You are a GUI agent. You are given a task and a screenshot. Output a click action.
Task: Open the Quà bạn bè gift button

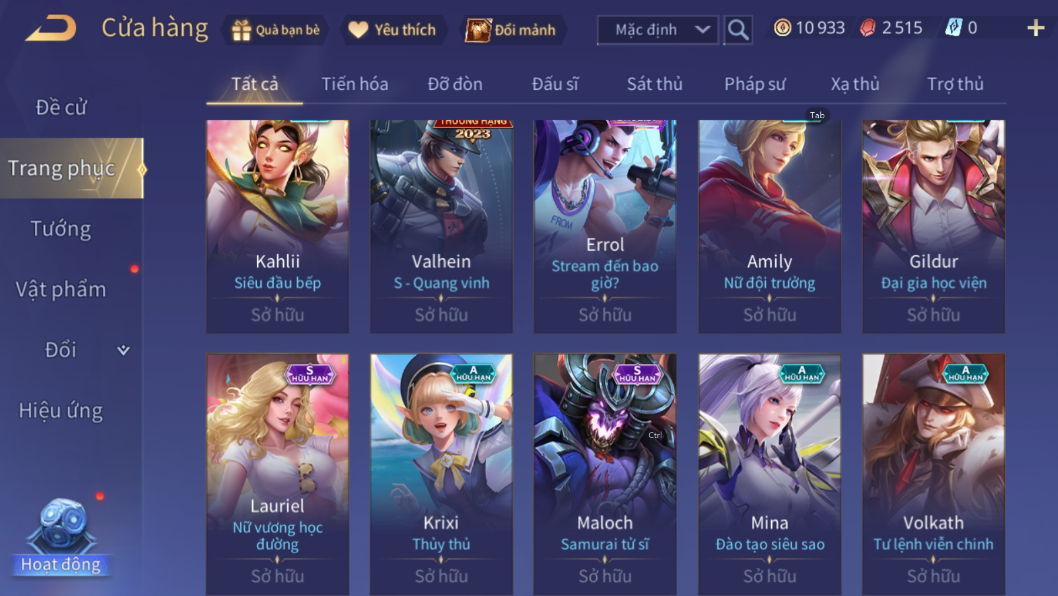point(276,30)
